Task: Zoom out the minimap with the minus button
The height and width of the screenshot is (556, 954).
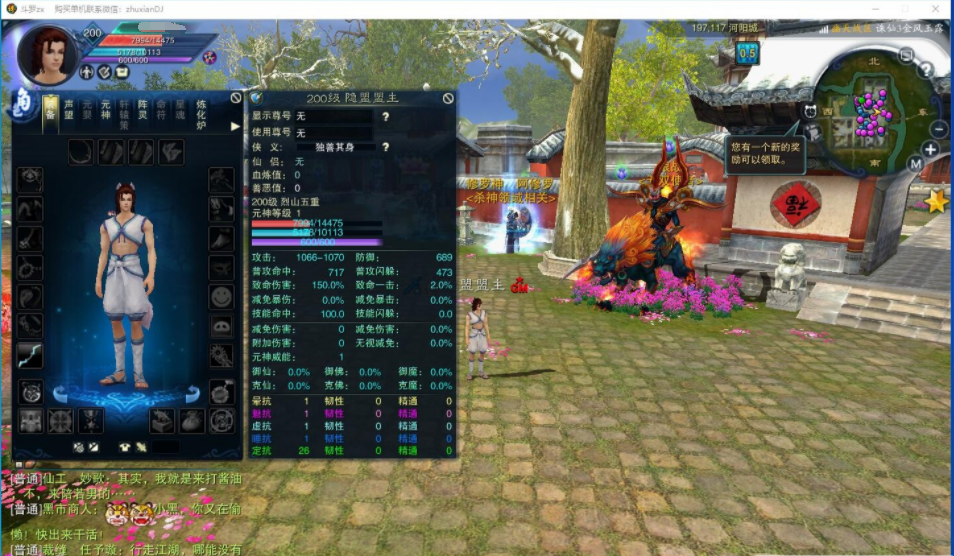Action: 939,129
